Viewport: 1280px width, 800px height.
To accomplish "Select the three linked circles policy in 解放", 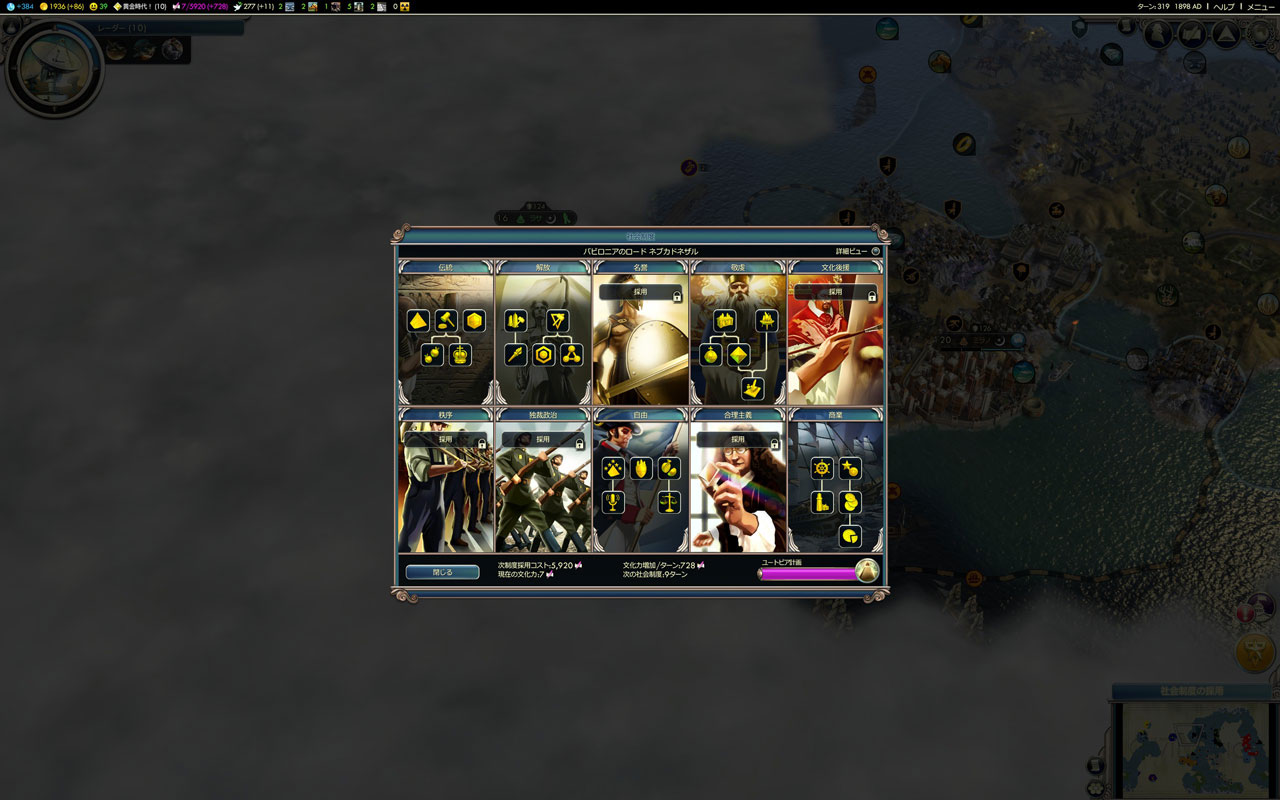I will (571, 355).
